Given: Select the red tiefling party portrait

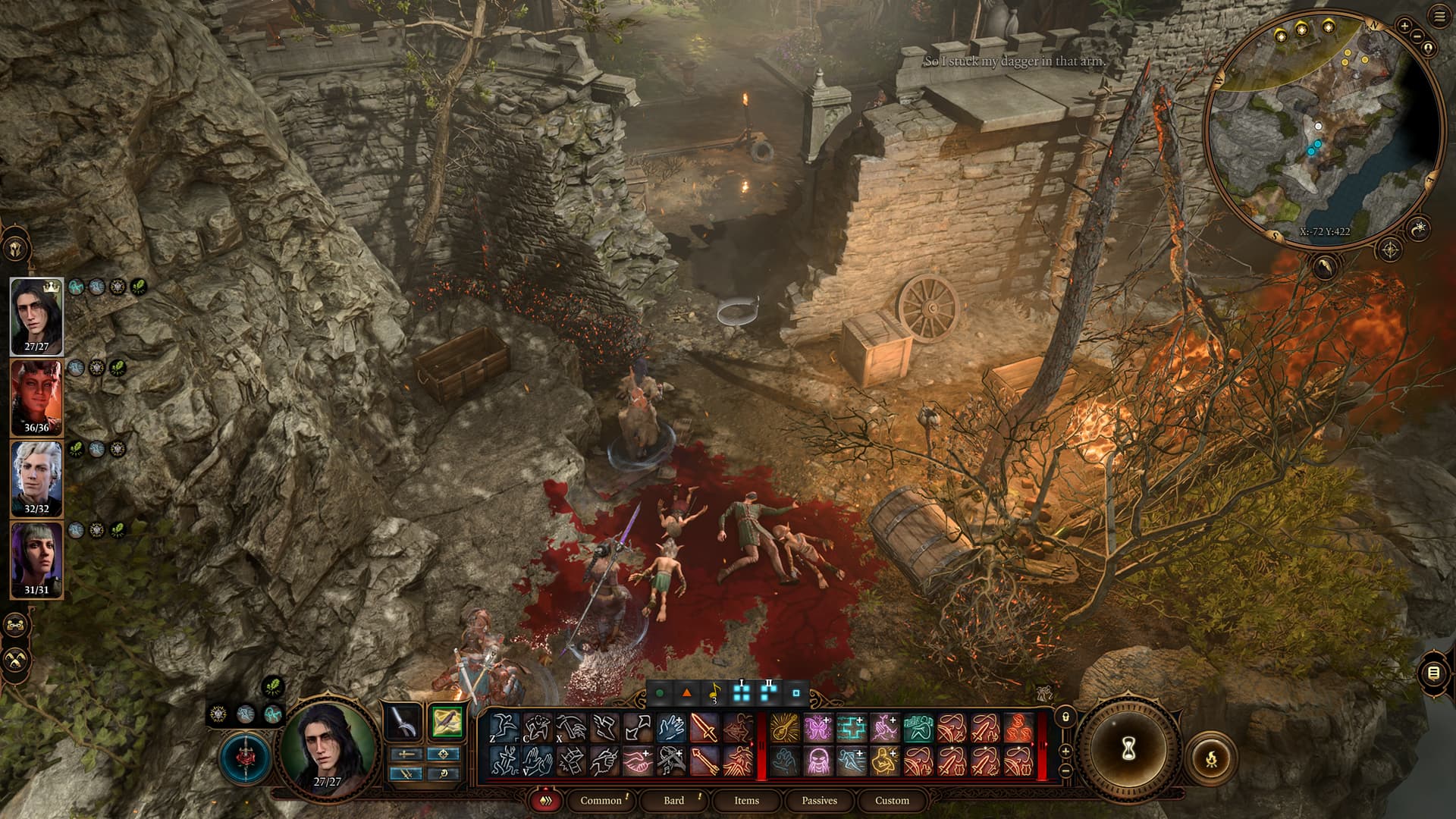Looking at the screenshot, I should [36, 397].
